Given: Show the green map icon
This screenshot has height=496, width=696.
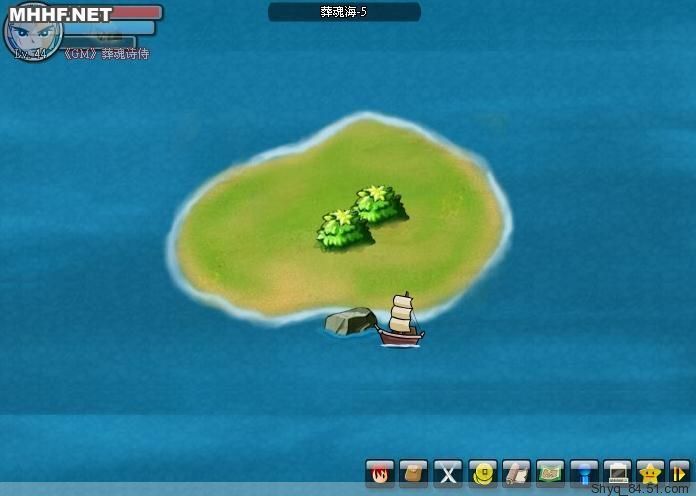Looking at the screenshot, I should coord(550,472).
